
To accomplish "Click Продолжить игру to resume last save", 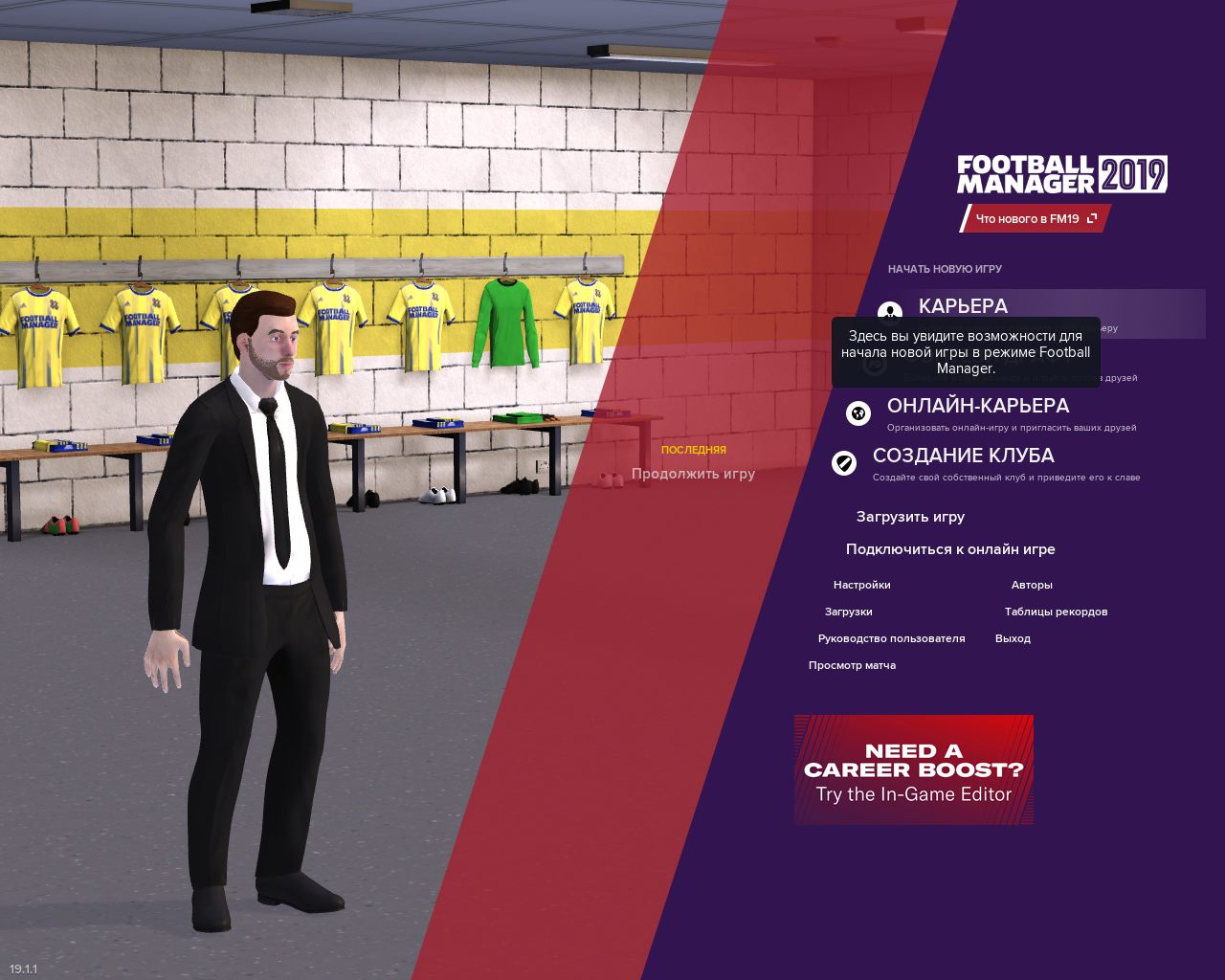I will point(693,474).
